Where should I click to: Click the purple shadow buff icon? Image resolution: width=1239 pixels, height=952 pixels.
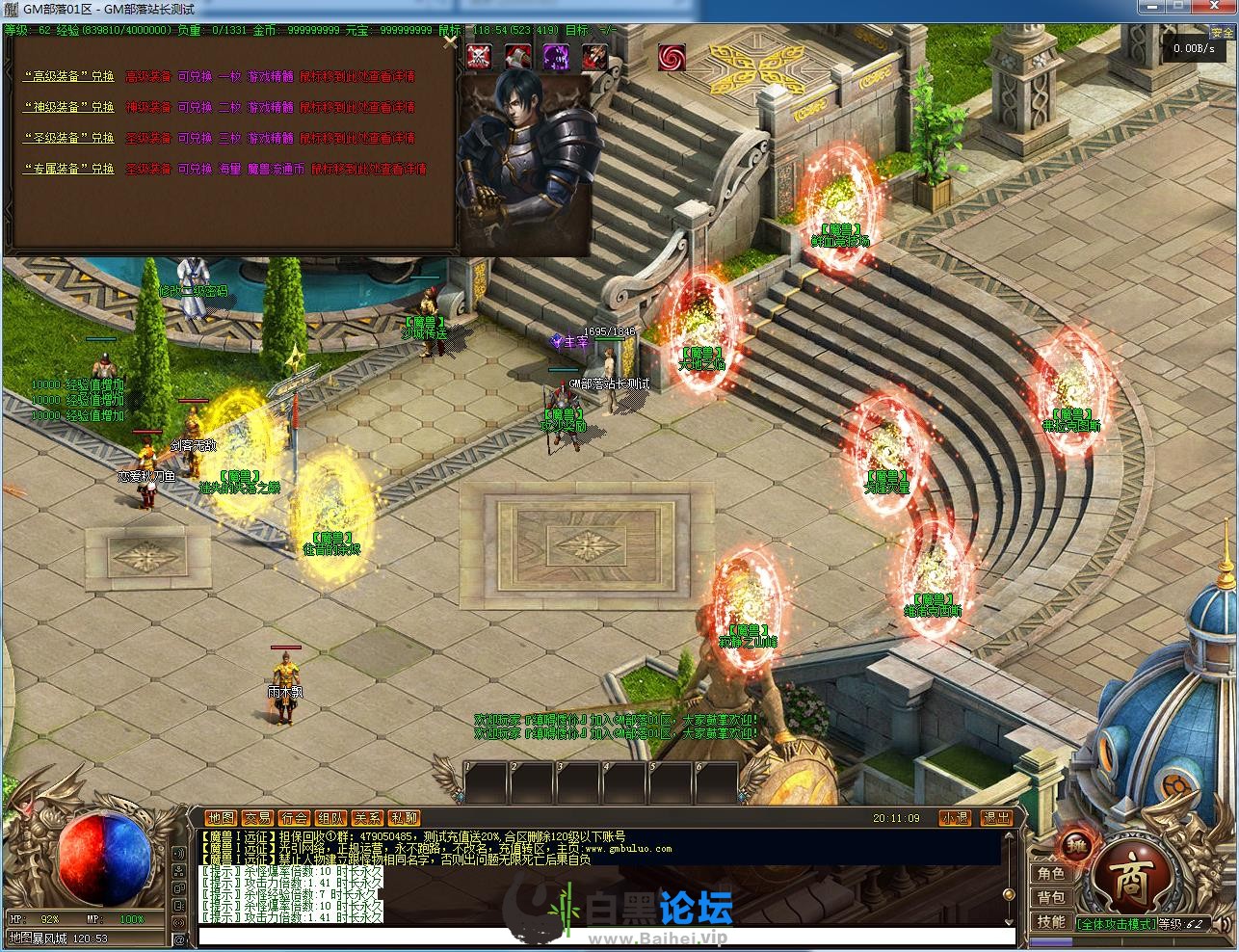pos(556,56)
